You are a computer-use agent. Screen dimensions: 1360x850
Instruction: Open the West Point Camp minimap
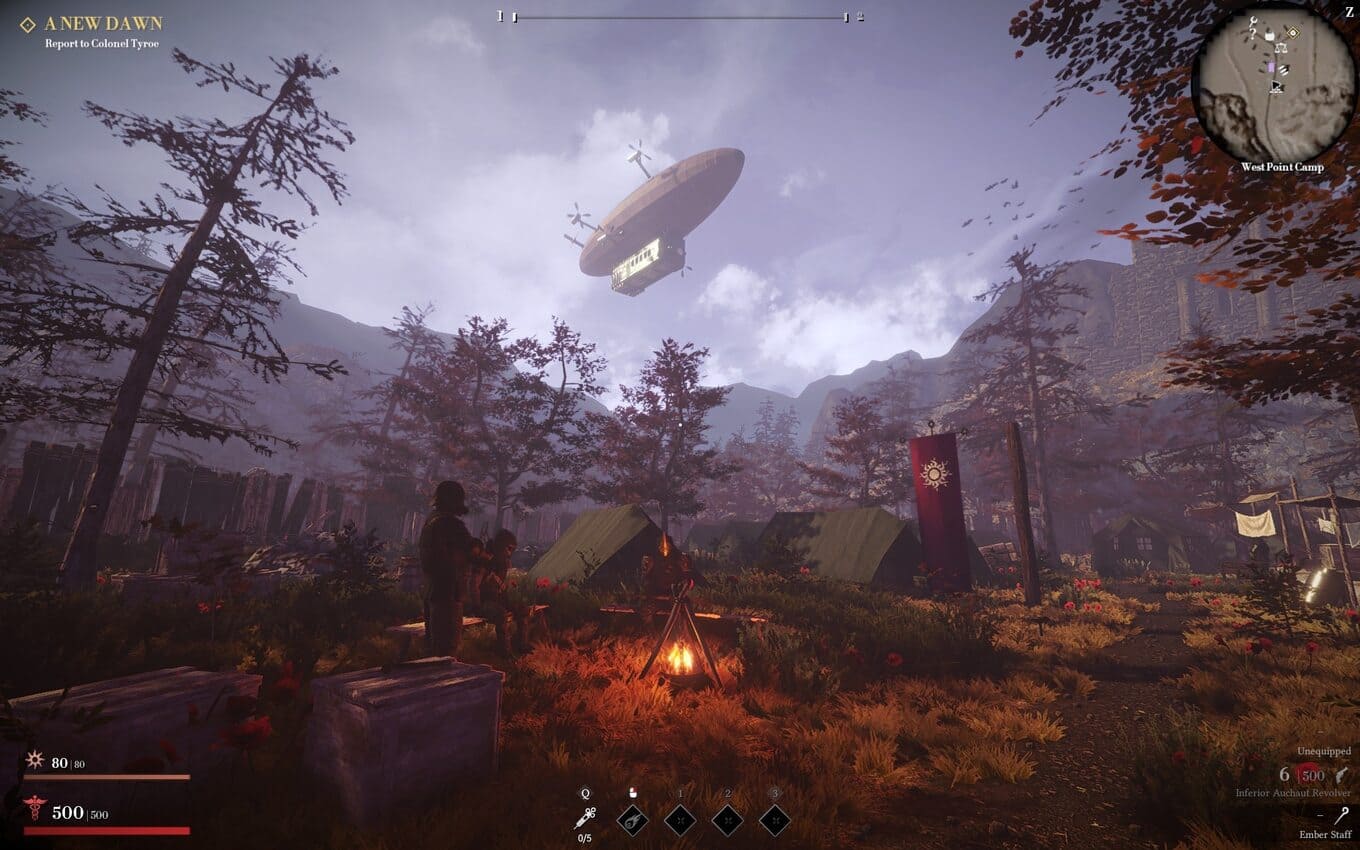1273,83
